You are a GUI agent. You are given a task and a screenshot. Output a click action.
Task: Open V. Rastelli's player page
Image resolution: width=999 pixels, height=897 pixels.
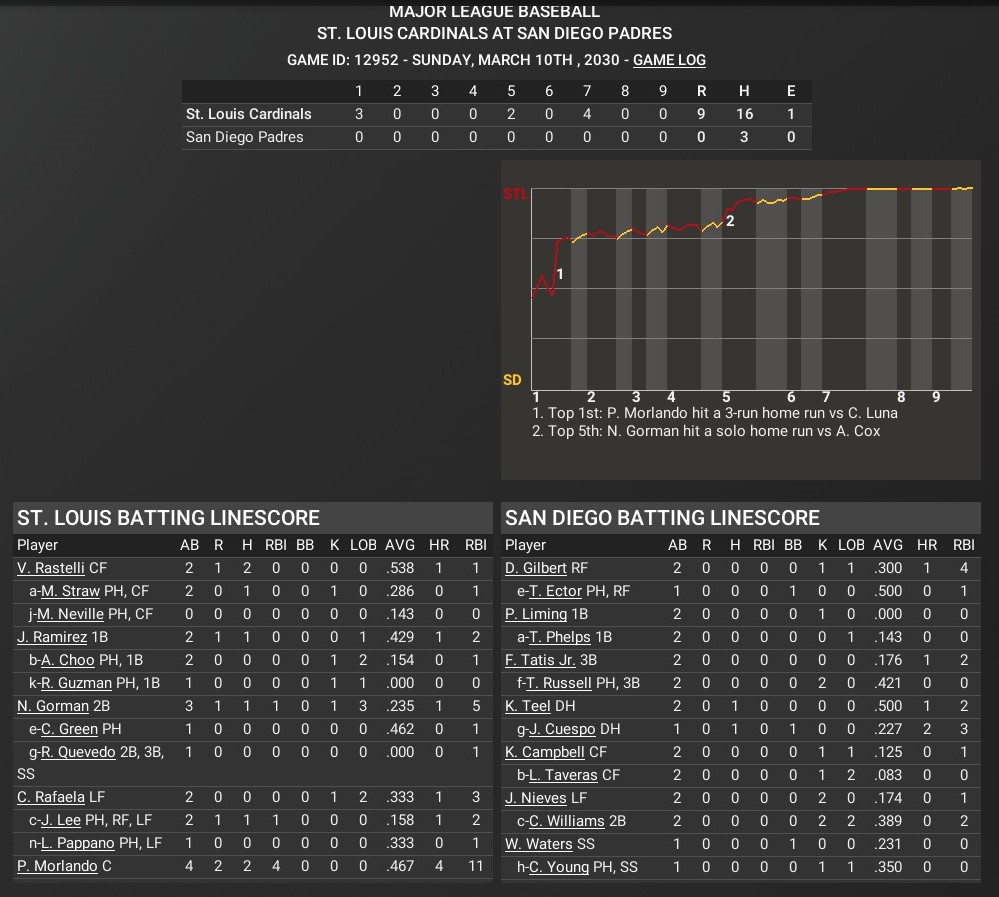51,568
